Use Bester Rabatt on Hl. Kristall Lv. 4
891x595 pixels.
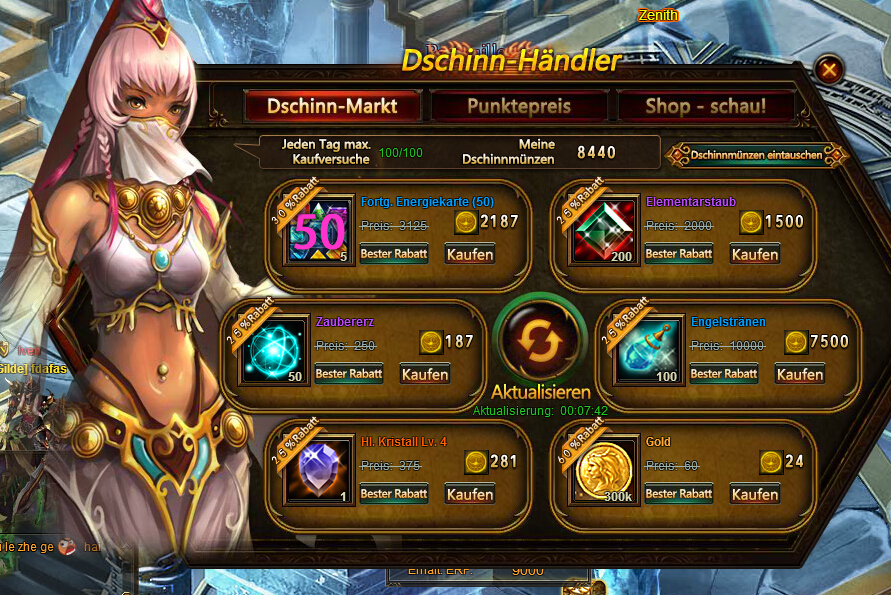click(394, 494)
